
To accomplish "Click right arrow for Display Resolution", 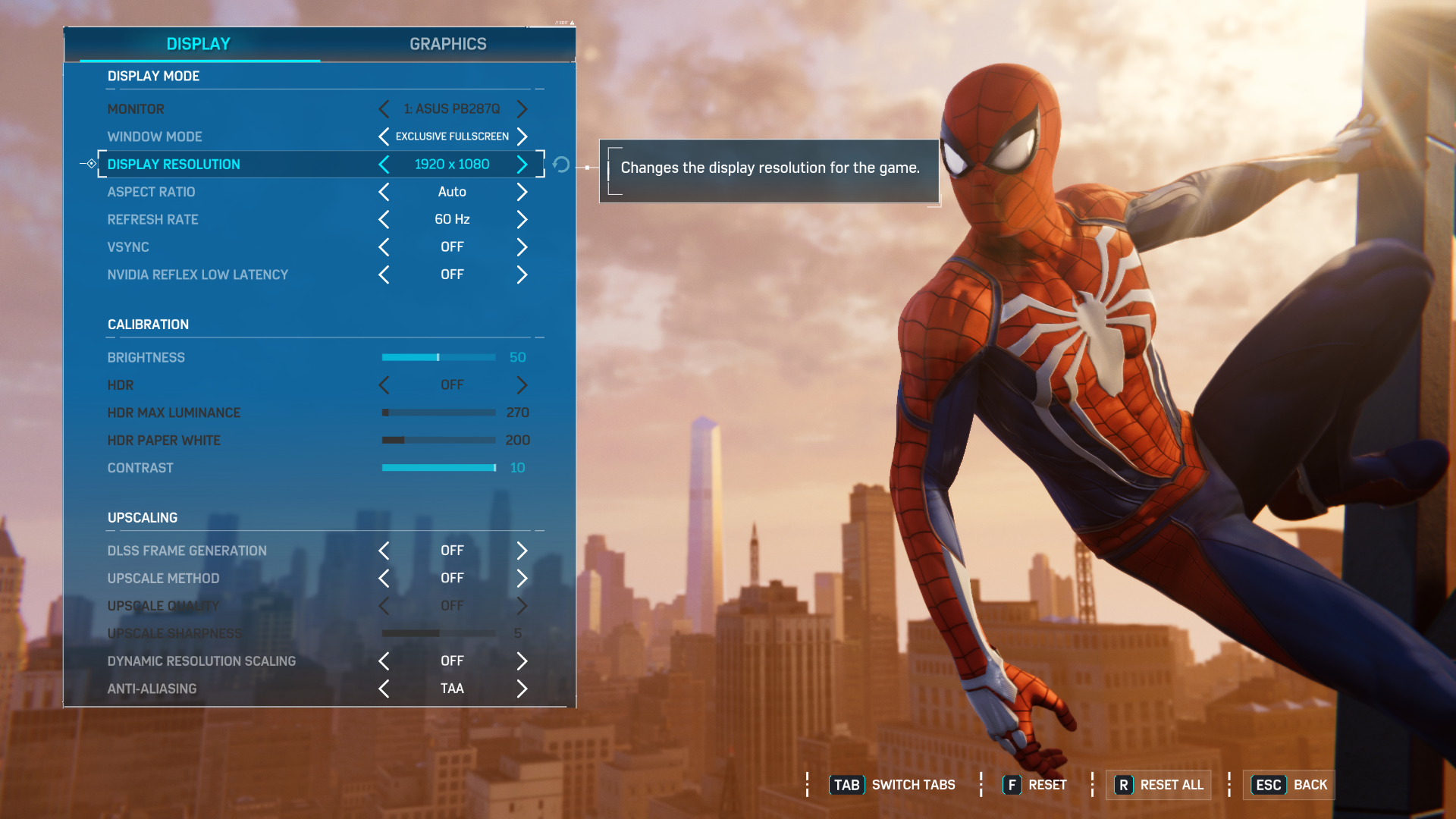I will (522, 165).
